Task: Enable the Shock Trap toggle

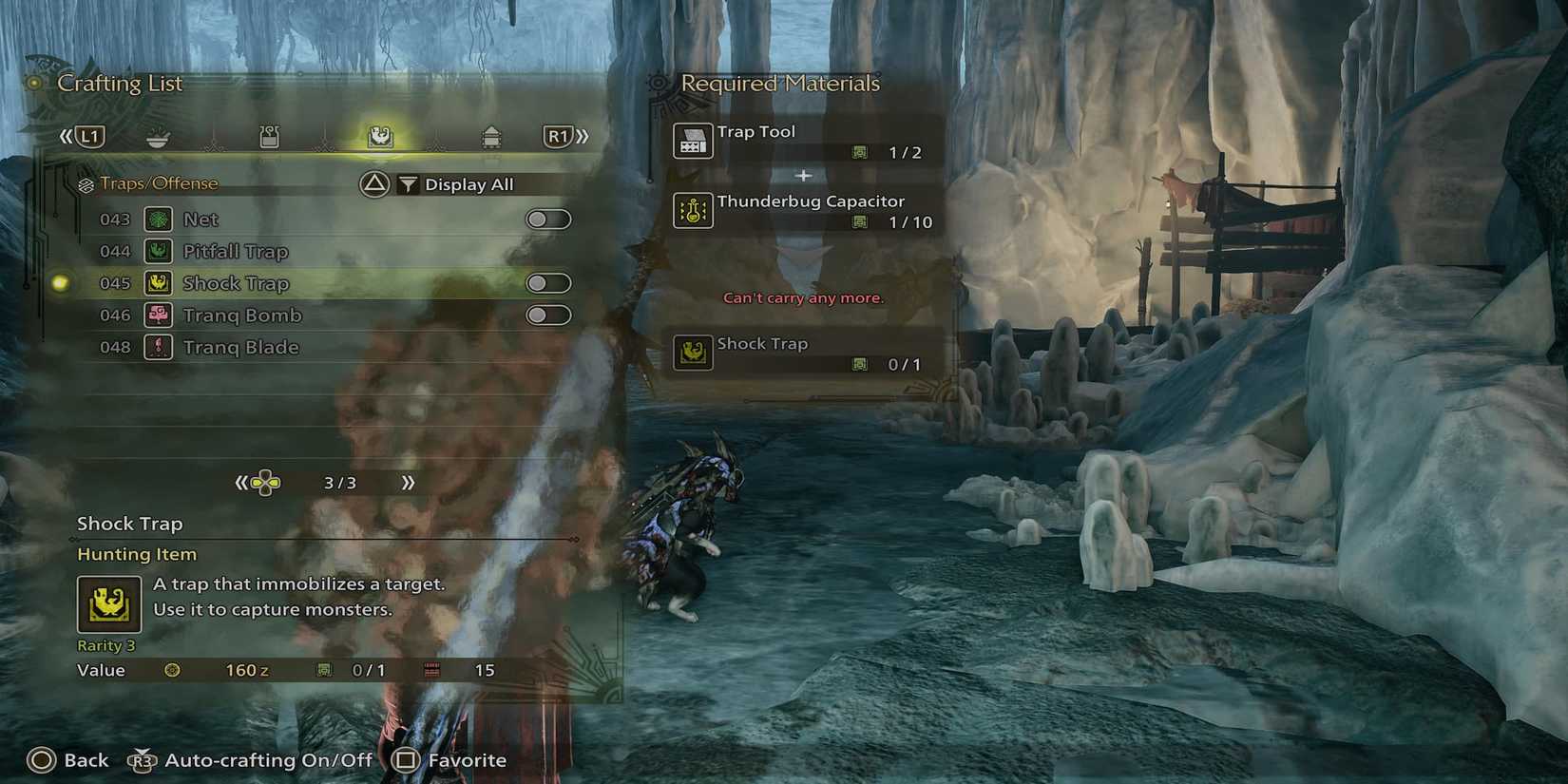Action: pos(548,282)
